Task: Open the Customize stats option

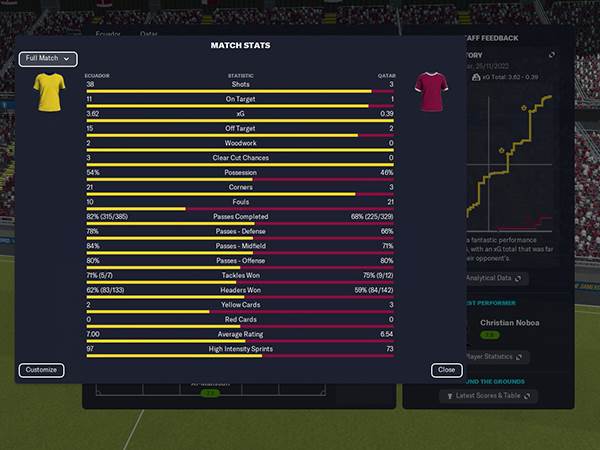Action: pos(41,370)
